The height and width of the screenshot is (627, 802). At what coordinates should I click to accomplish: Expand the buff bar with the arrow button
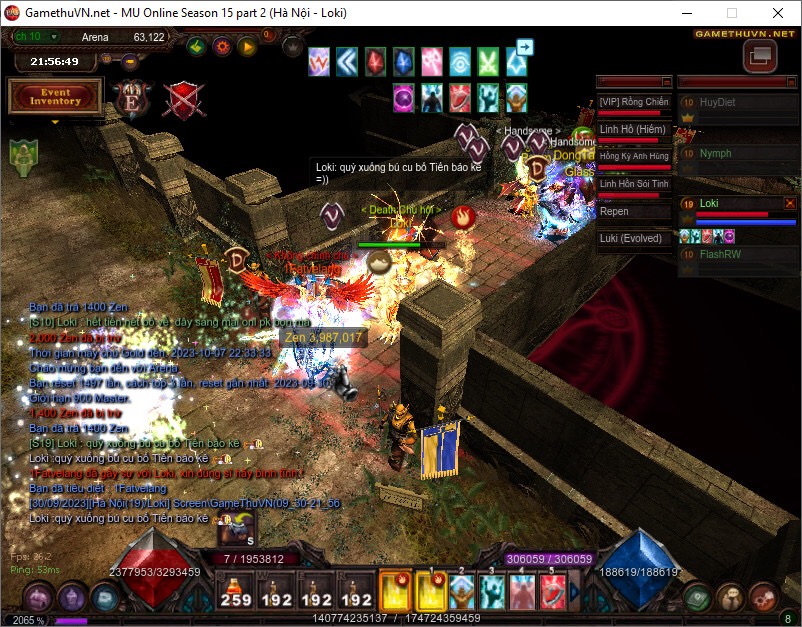click(x=525, y=46)
